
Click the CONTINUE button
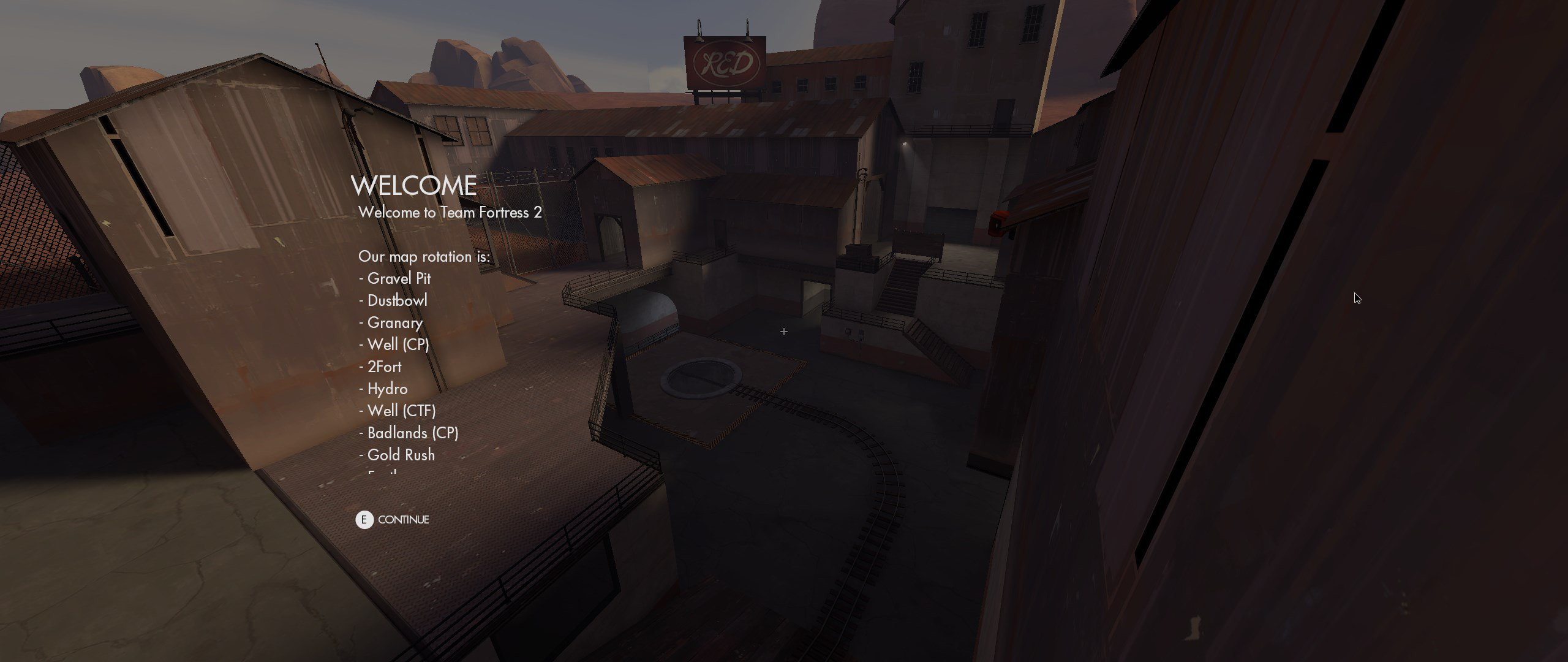tap(394, 519)
